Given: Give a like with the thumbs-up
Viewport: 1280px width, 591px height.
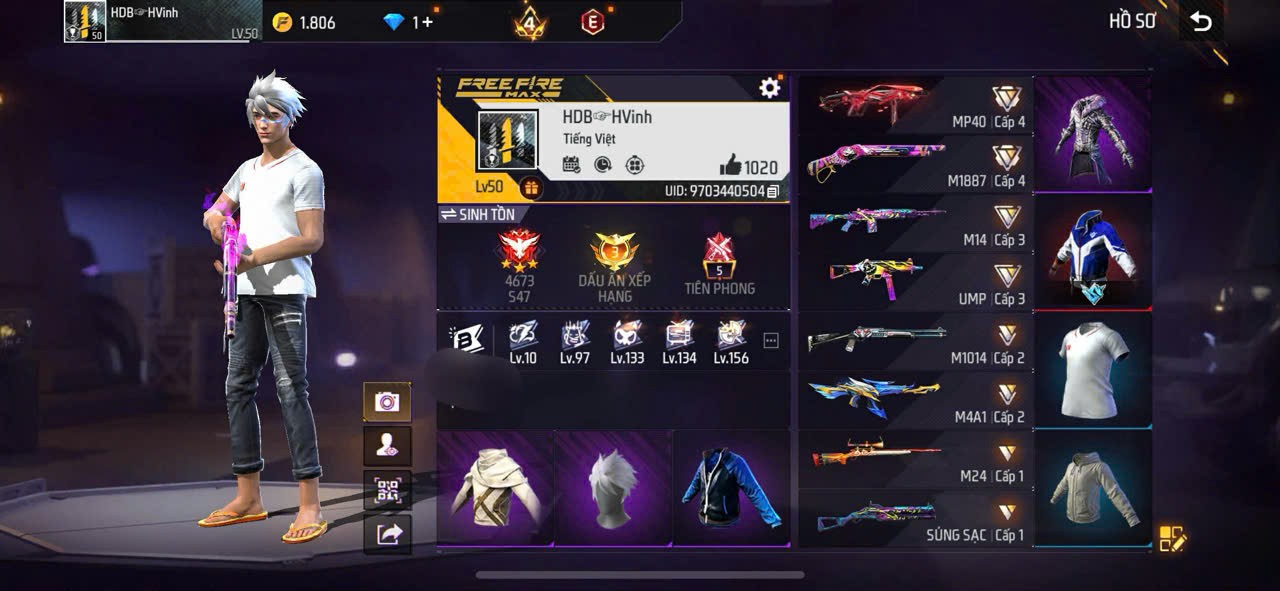Looking at the screenshot, I should [731, 167].
